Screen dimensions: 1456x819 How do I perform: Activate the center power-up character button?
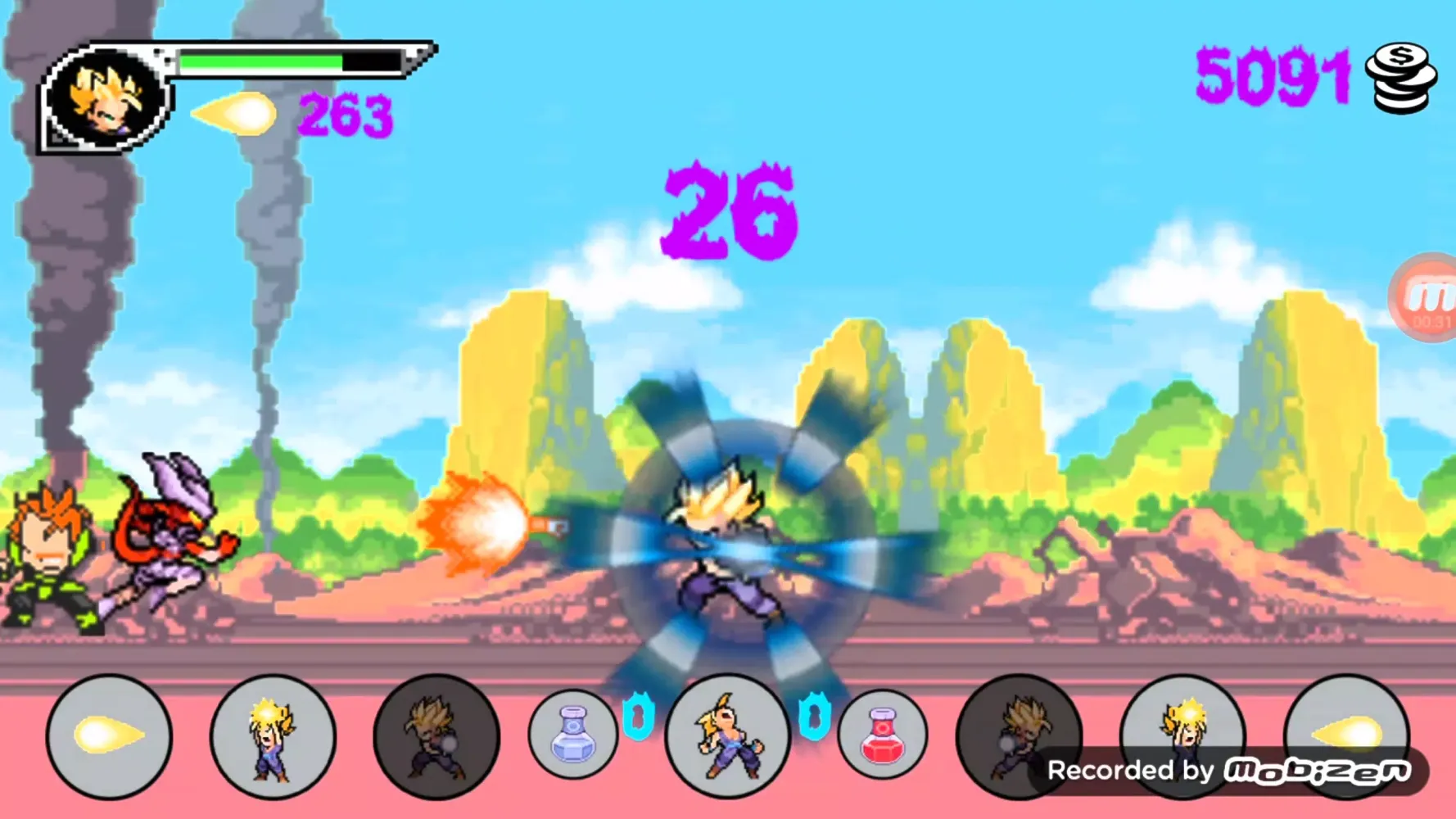coord(727,735)
